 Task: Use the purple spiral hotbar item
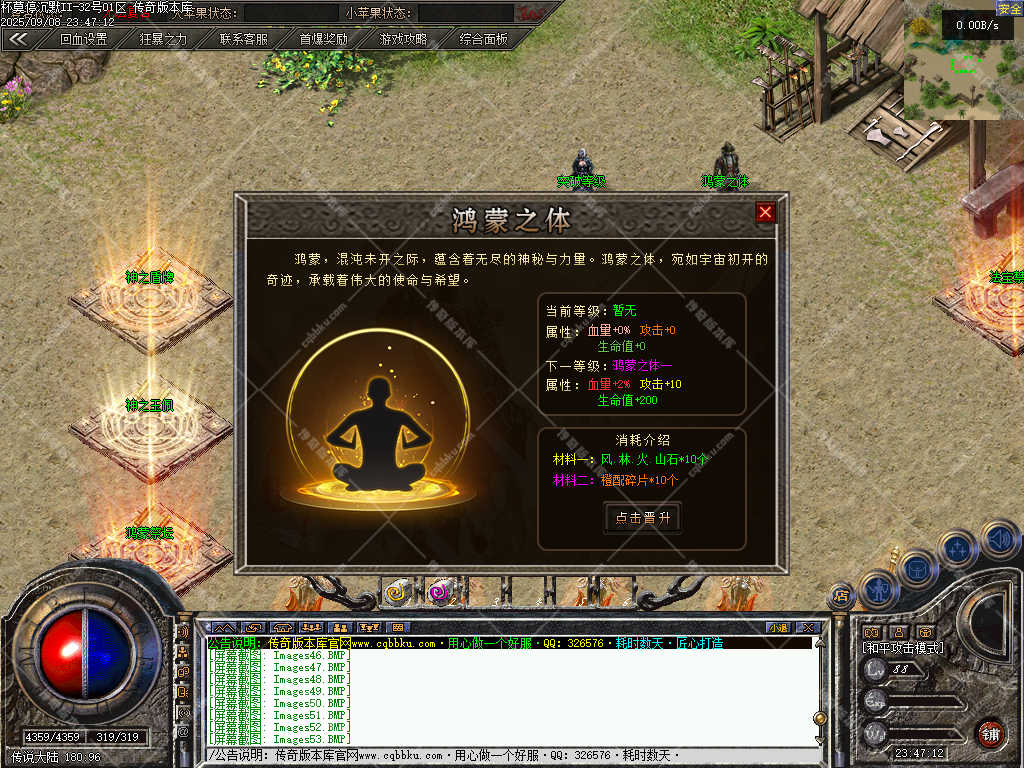tap(439, 593)
